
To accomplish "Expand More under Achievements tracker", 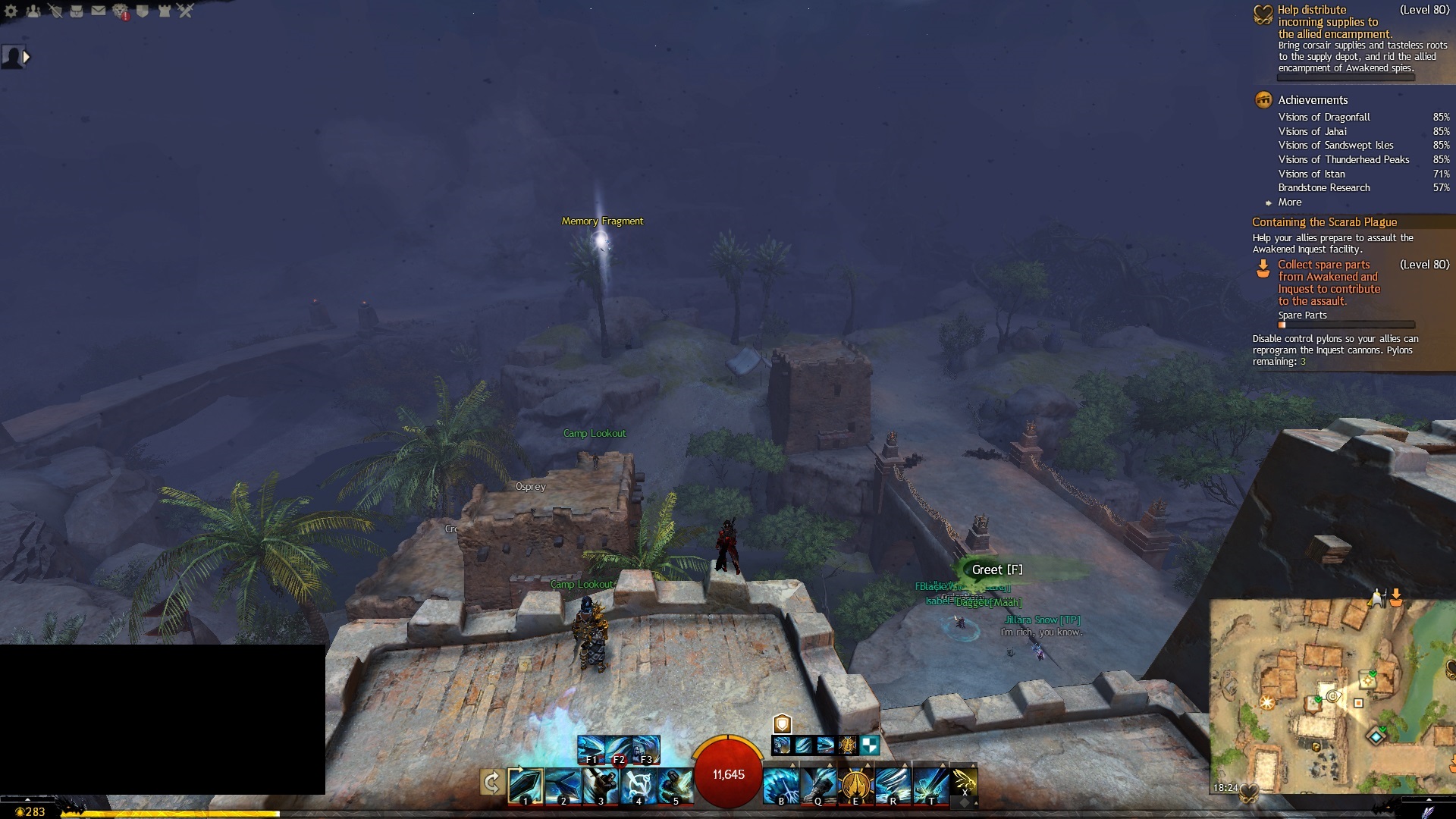I will click(x=1289, y=202).
